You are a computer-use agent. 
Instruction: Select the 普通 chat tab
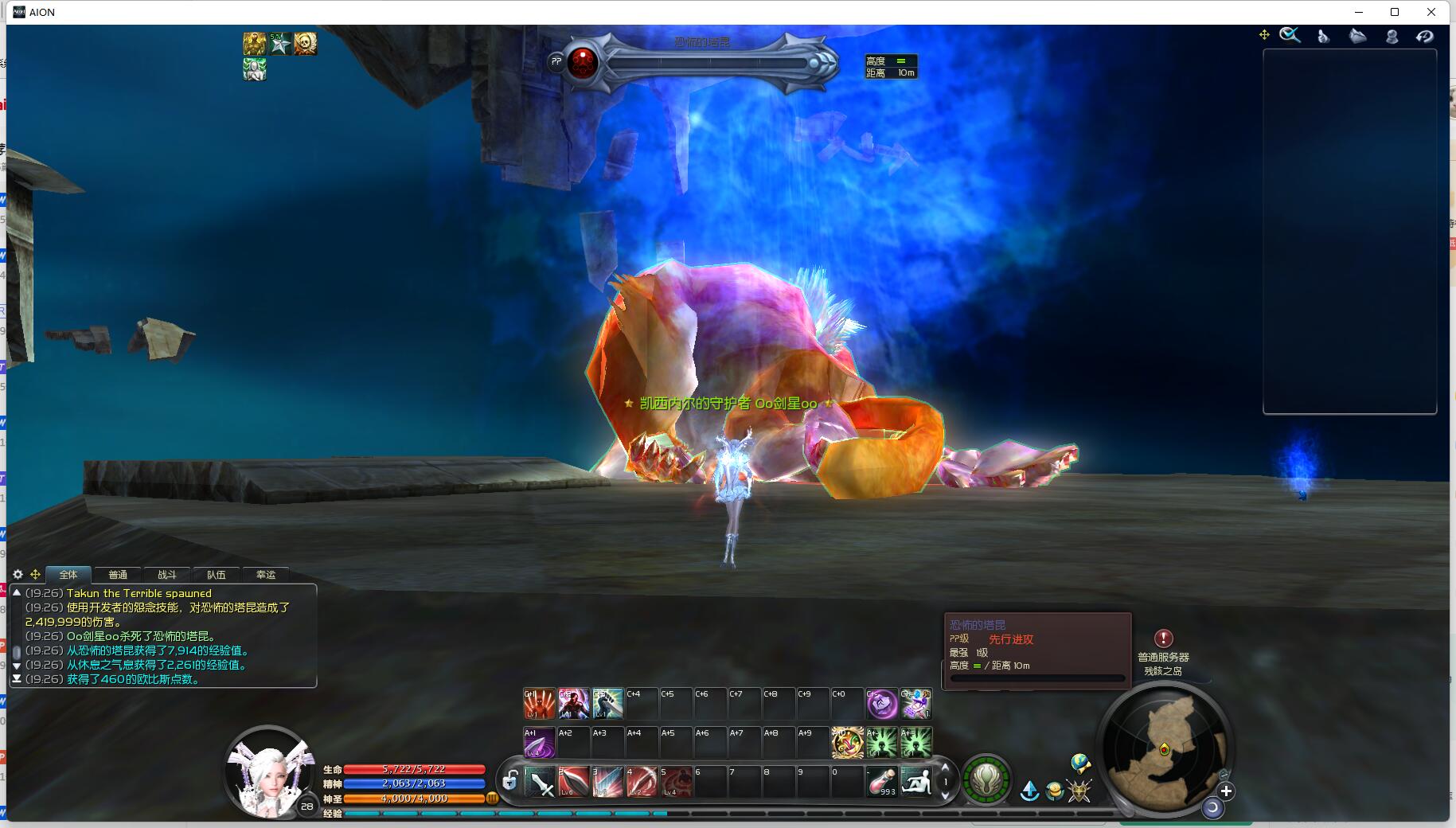(118, 575)
